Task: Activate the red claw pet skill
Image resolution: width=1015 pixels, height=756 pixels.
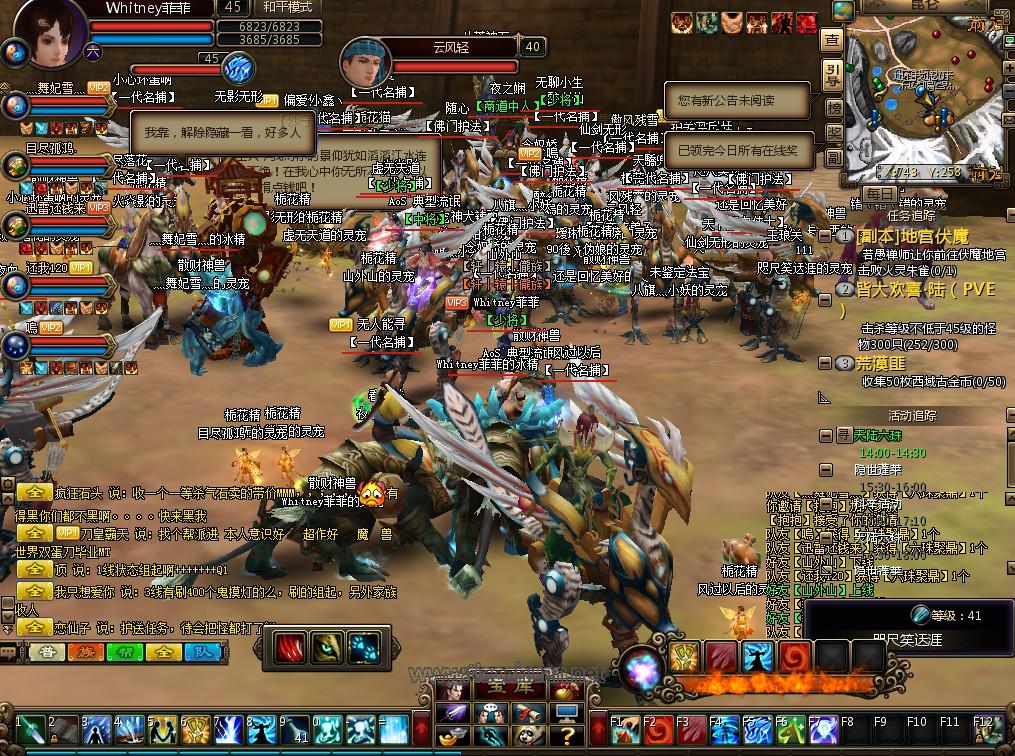Action: coord(292,649)
